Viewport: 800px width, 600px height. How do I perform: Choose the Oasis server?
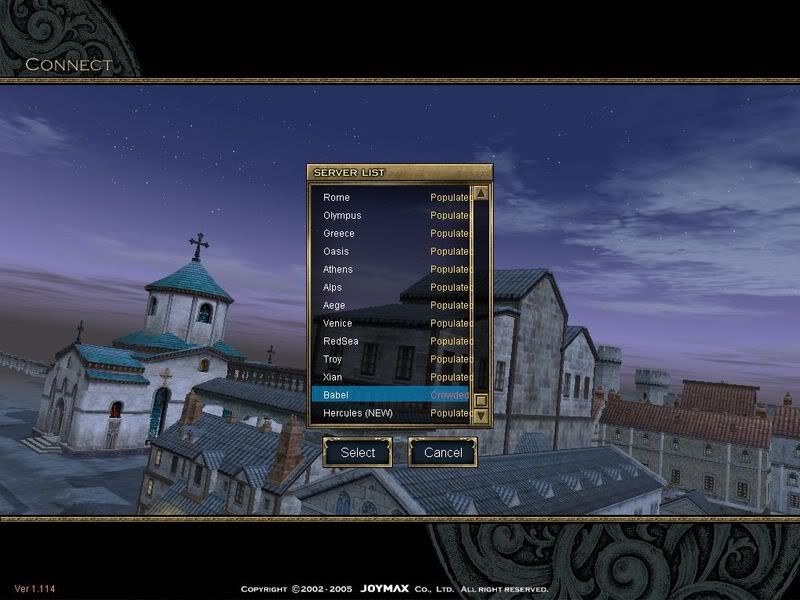pyautogui.click(x=390, y=251)
